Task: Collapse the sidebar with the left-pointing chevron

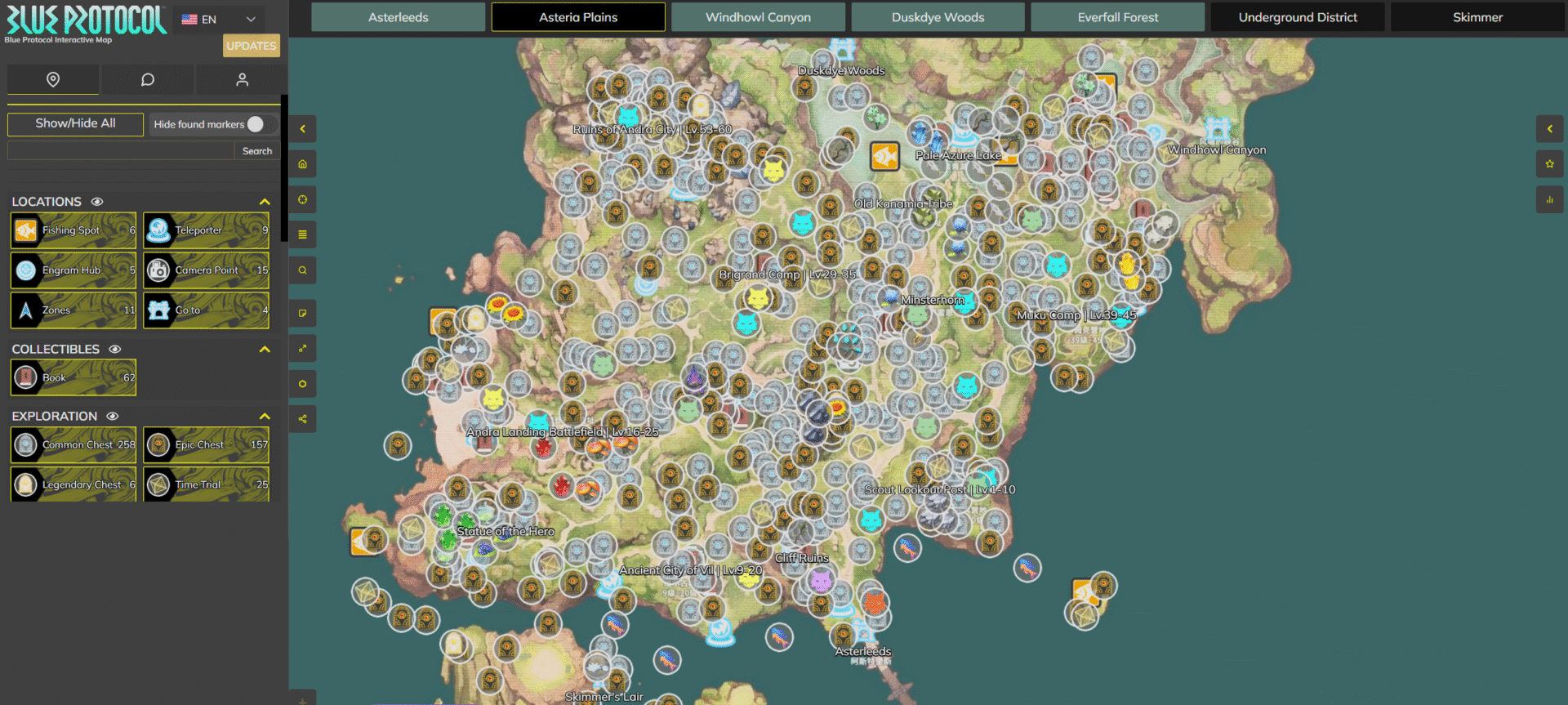Action: click(x=302, y=128)
